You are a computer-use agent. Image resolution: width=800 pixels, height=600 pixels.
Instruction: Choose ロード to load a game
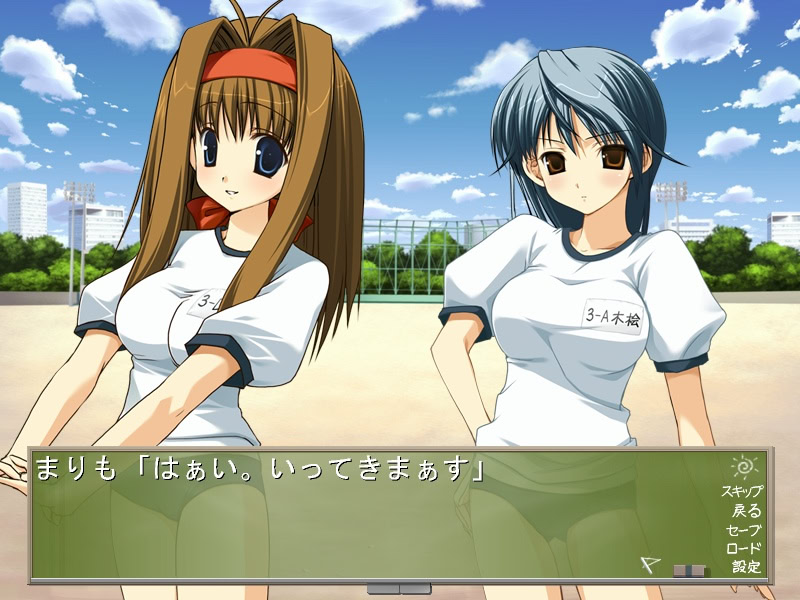pos(745,548)
